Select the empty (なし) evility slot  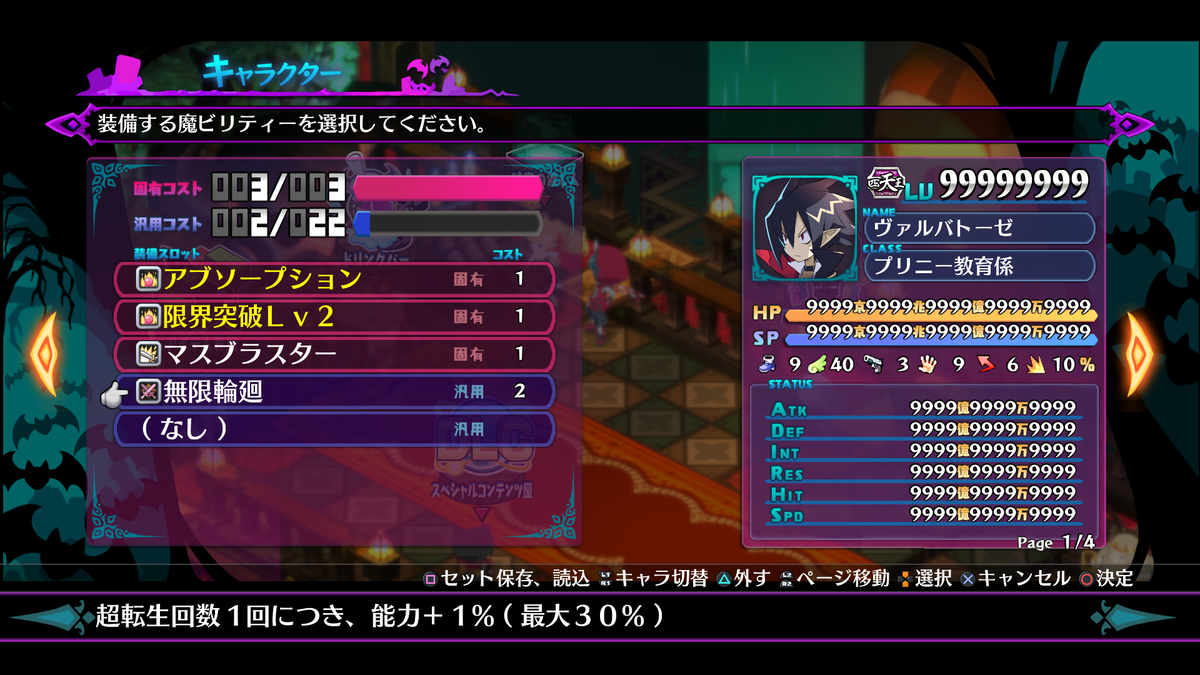point(334,429)
